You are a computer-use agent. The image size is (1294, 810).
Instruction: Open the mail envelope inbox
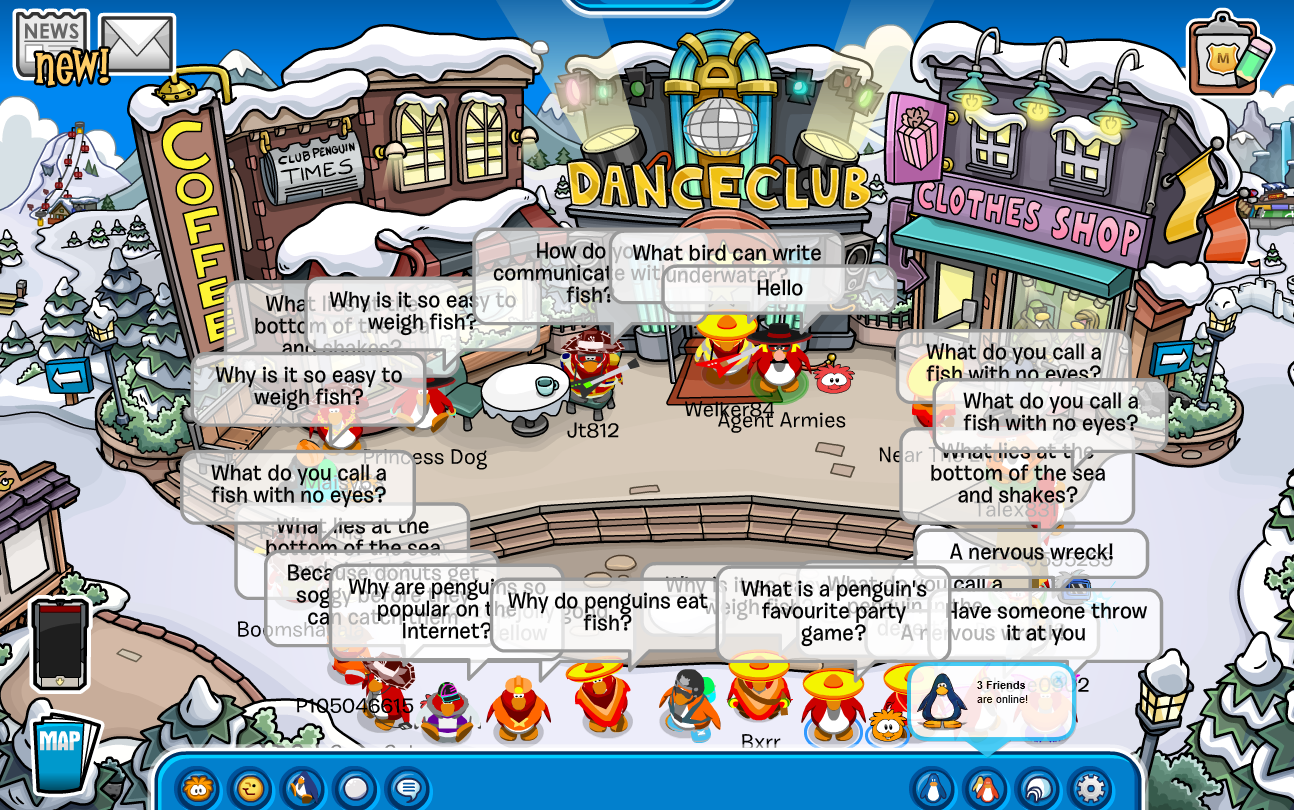pos(137,44)
